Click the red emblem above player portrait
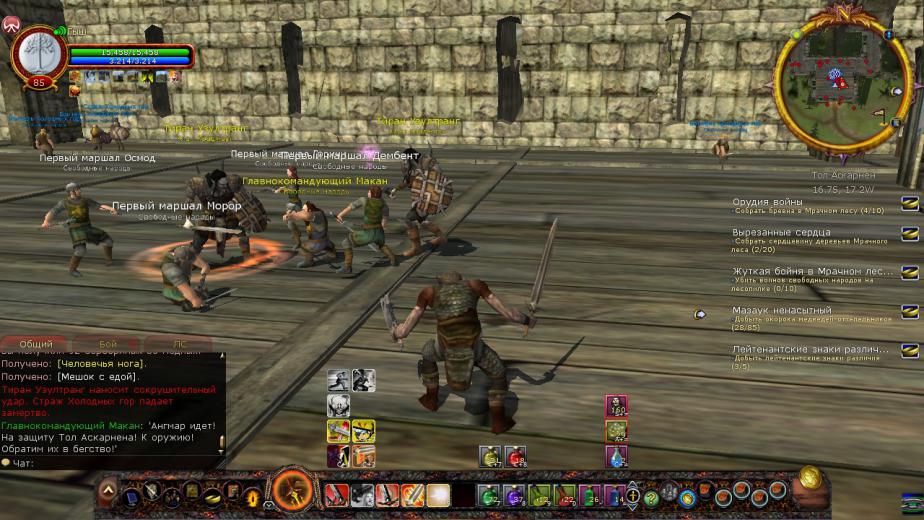The height and width of the screenshot is (520, 924). 12,24
